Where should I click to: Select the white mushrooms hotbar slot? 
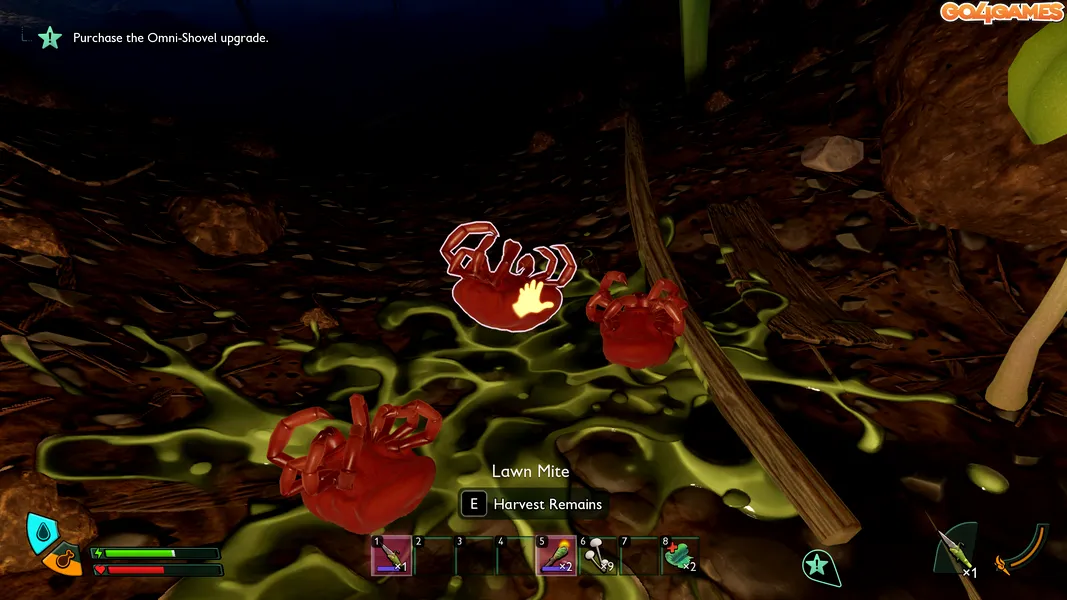coord(597,555)
